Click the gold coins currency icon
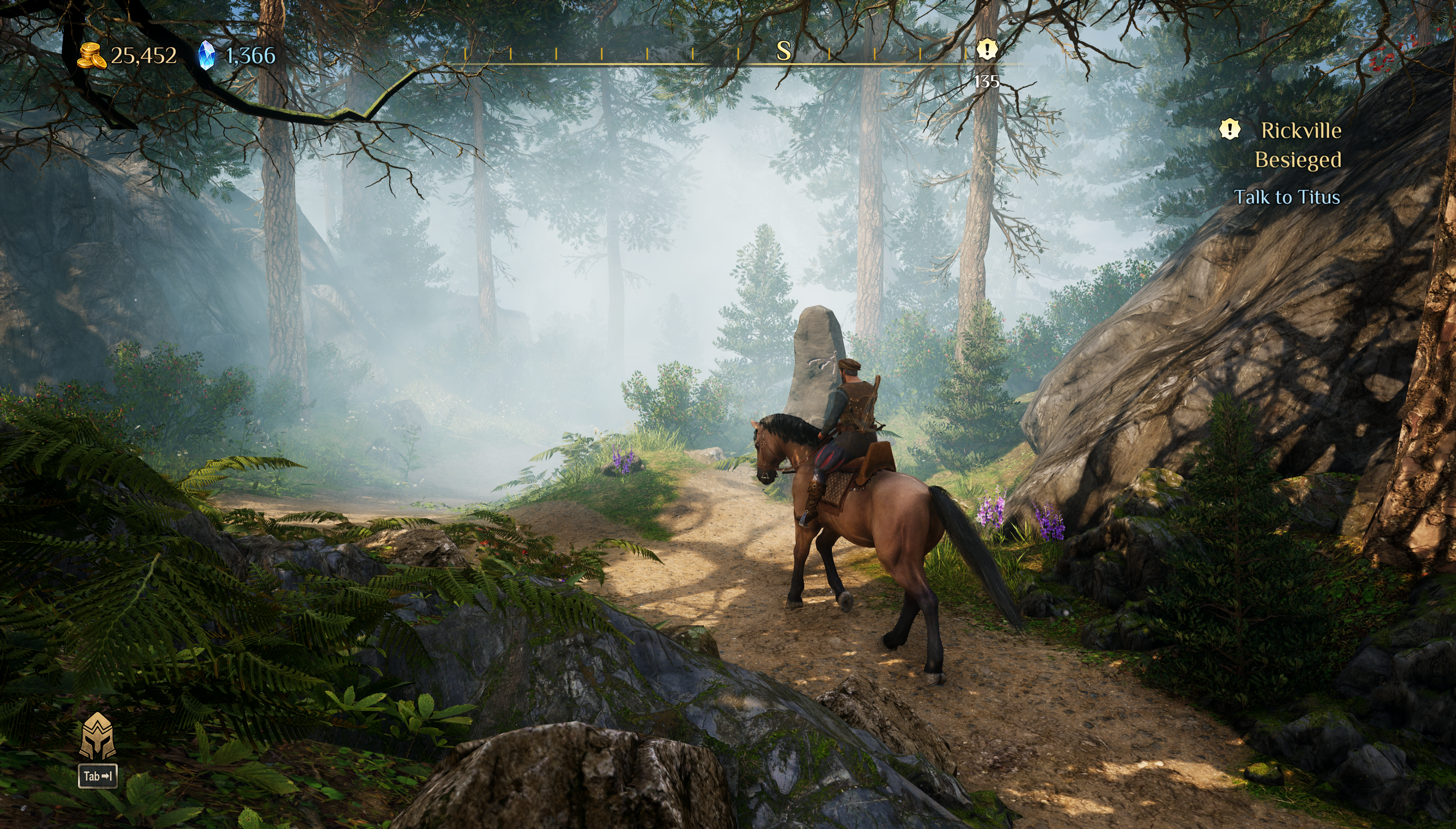This screenshot has width=1456, height=829. click(x=91, y=56)
